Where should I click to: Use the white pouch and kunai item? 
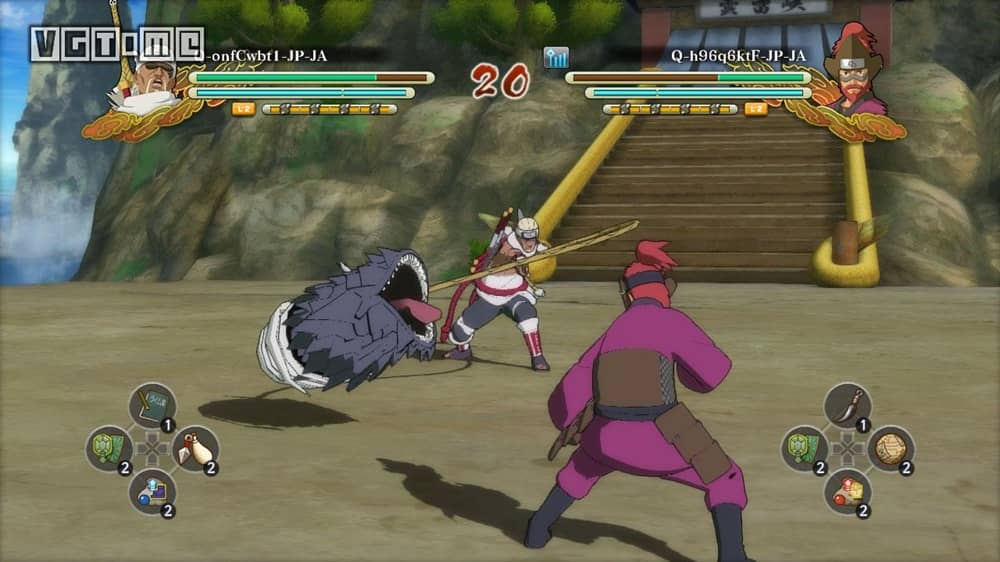tap(195, 449)
